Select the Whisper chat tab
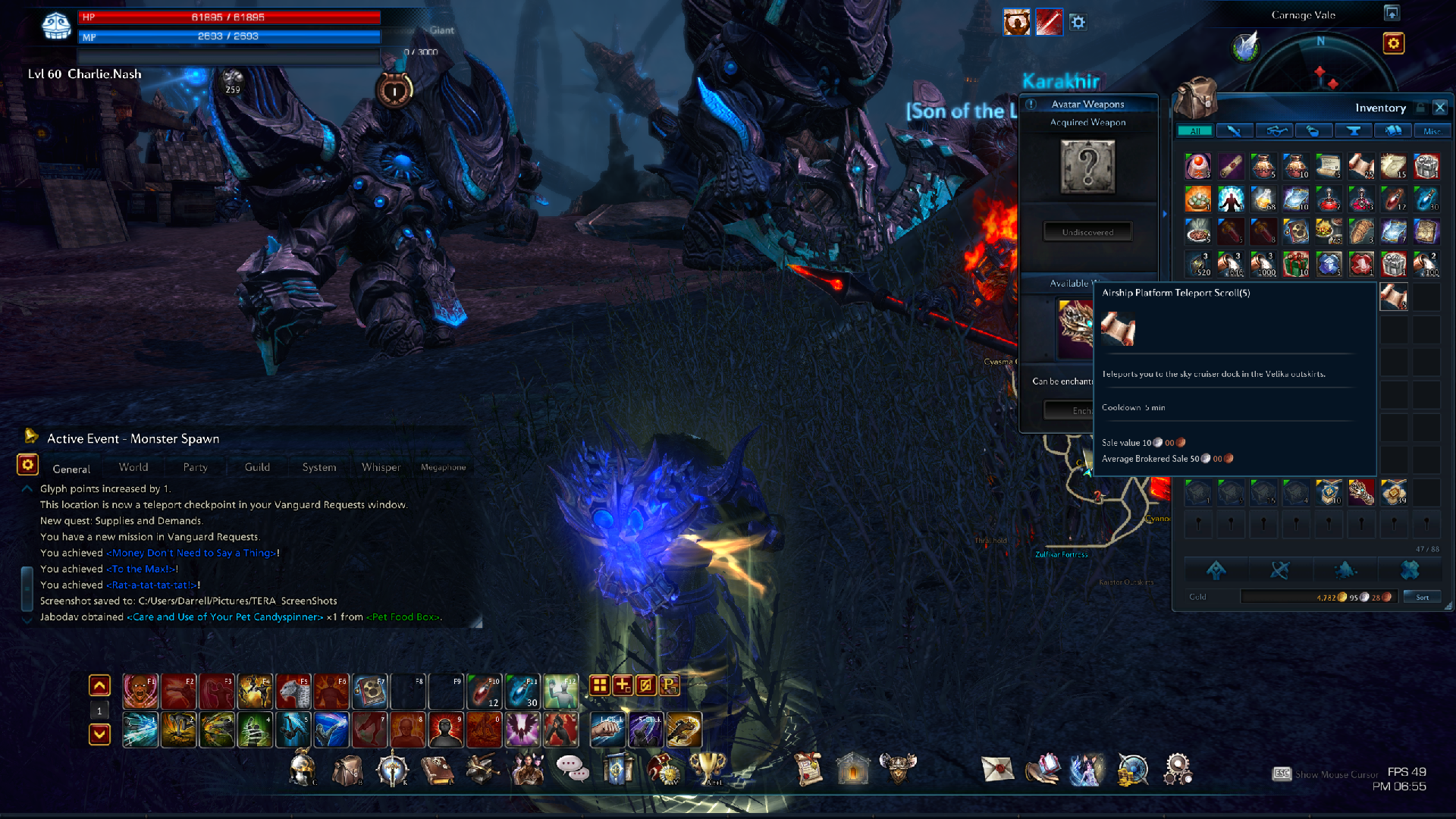This screenshot has height=819, width=1456. click(381, 467)
